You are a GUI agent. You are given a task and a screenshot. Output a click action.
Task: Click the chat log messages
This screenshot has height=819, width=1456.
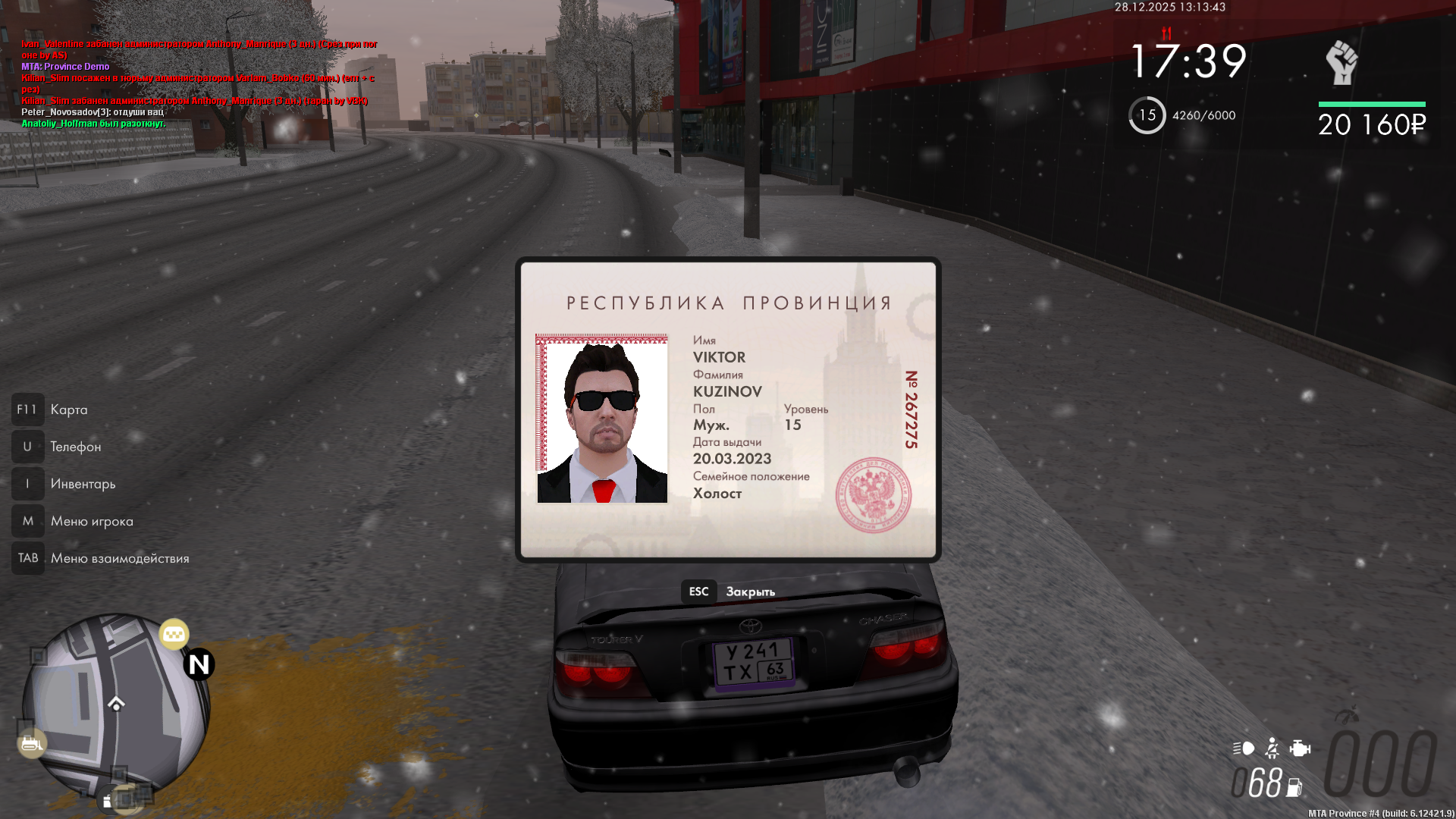coord(199,83)
